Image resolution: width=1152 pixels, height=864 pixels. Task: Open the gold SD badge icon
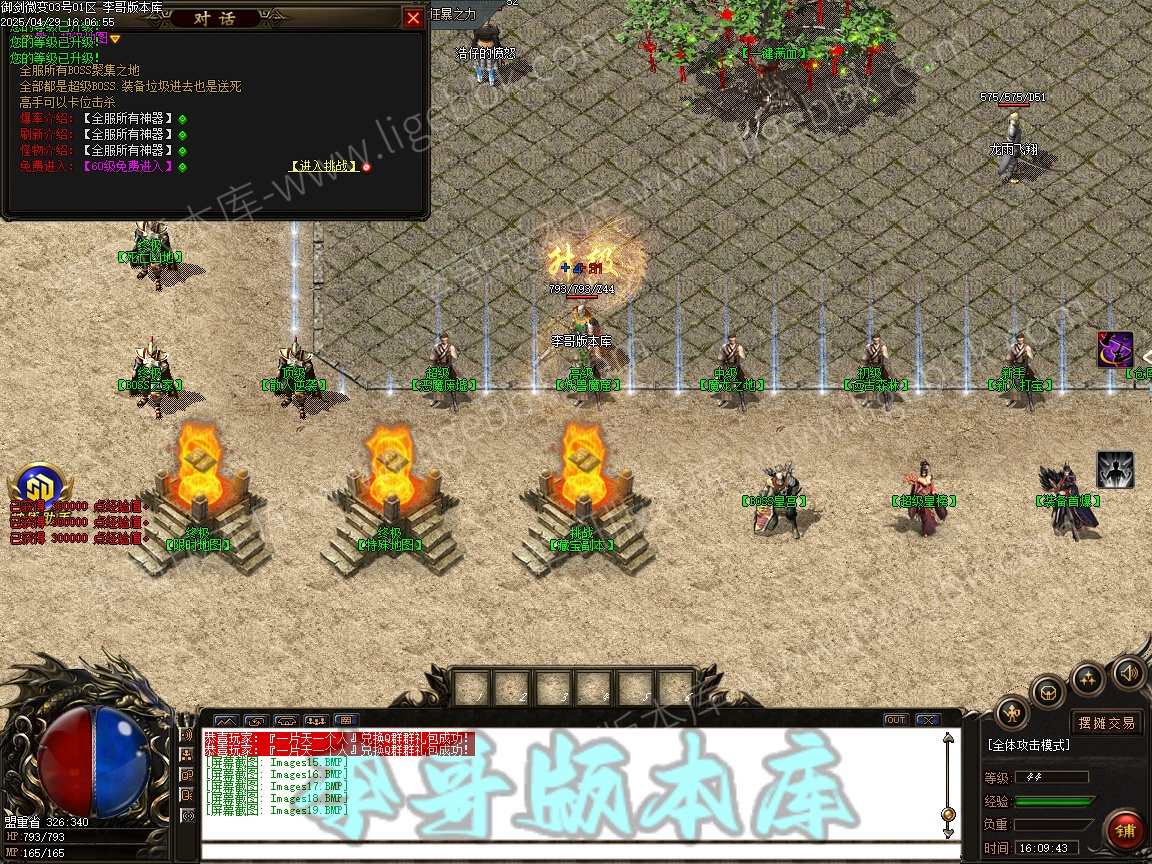[40, 485]
